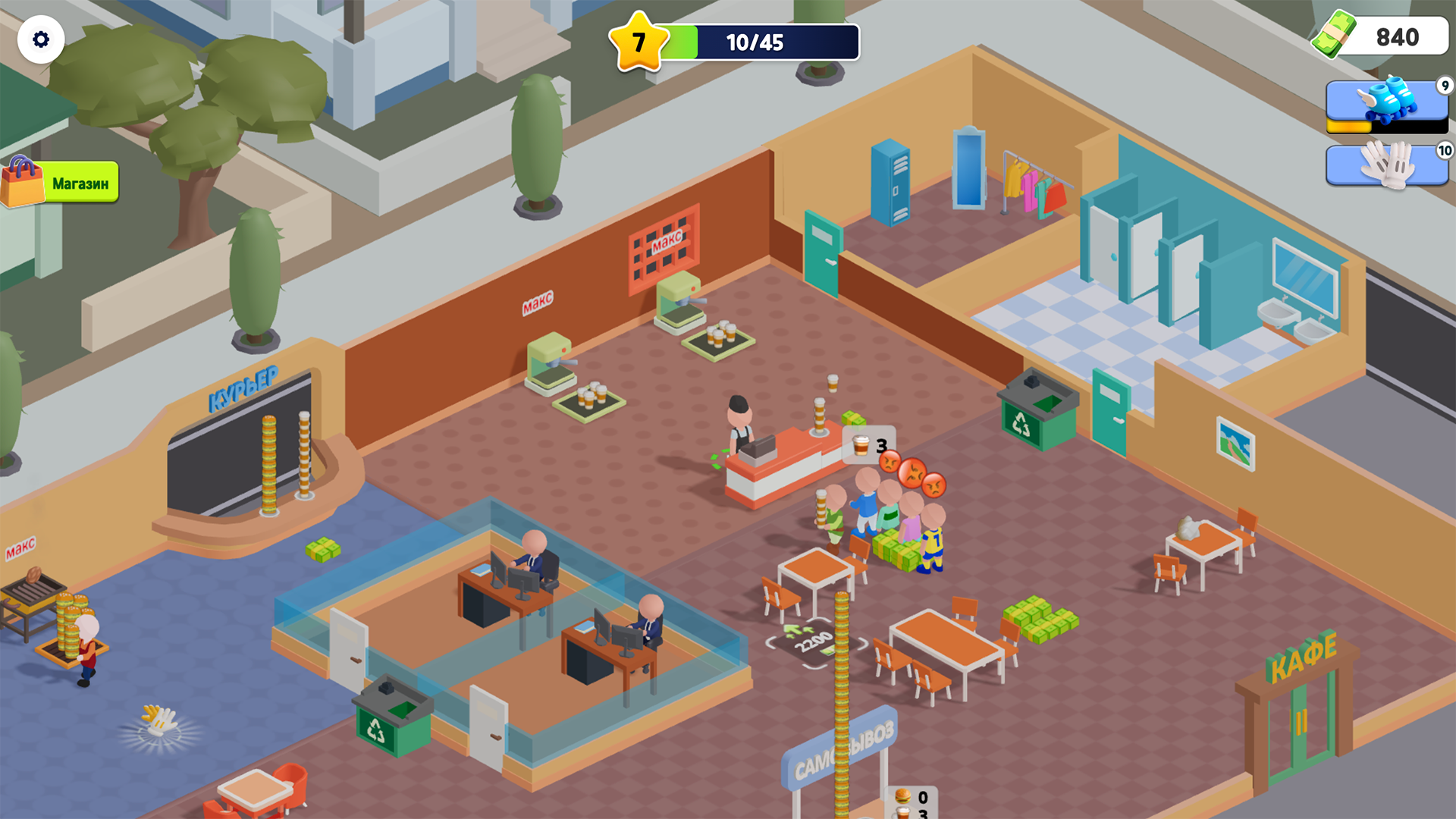Open the Магазин shop panel
The height and width of the screenshot is (819, 1456).
click(x=80, y=182)
